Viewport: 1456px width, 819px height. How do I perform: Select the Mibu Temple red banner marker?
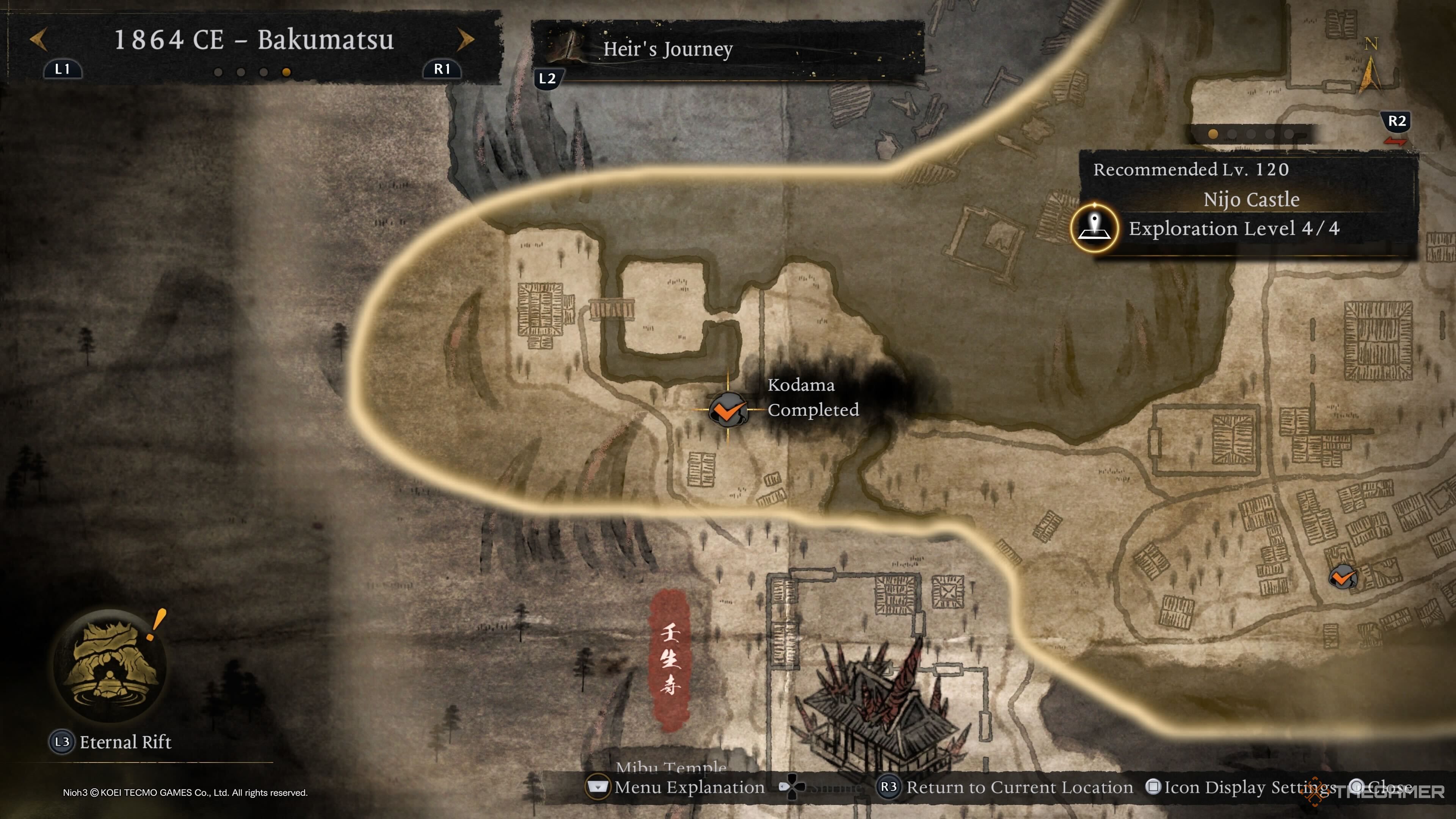(x=670, y=659)
